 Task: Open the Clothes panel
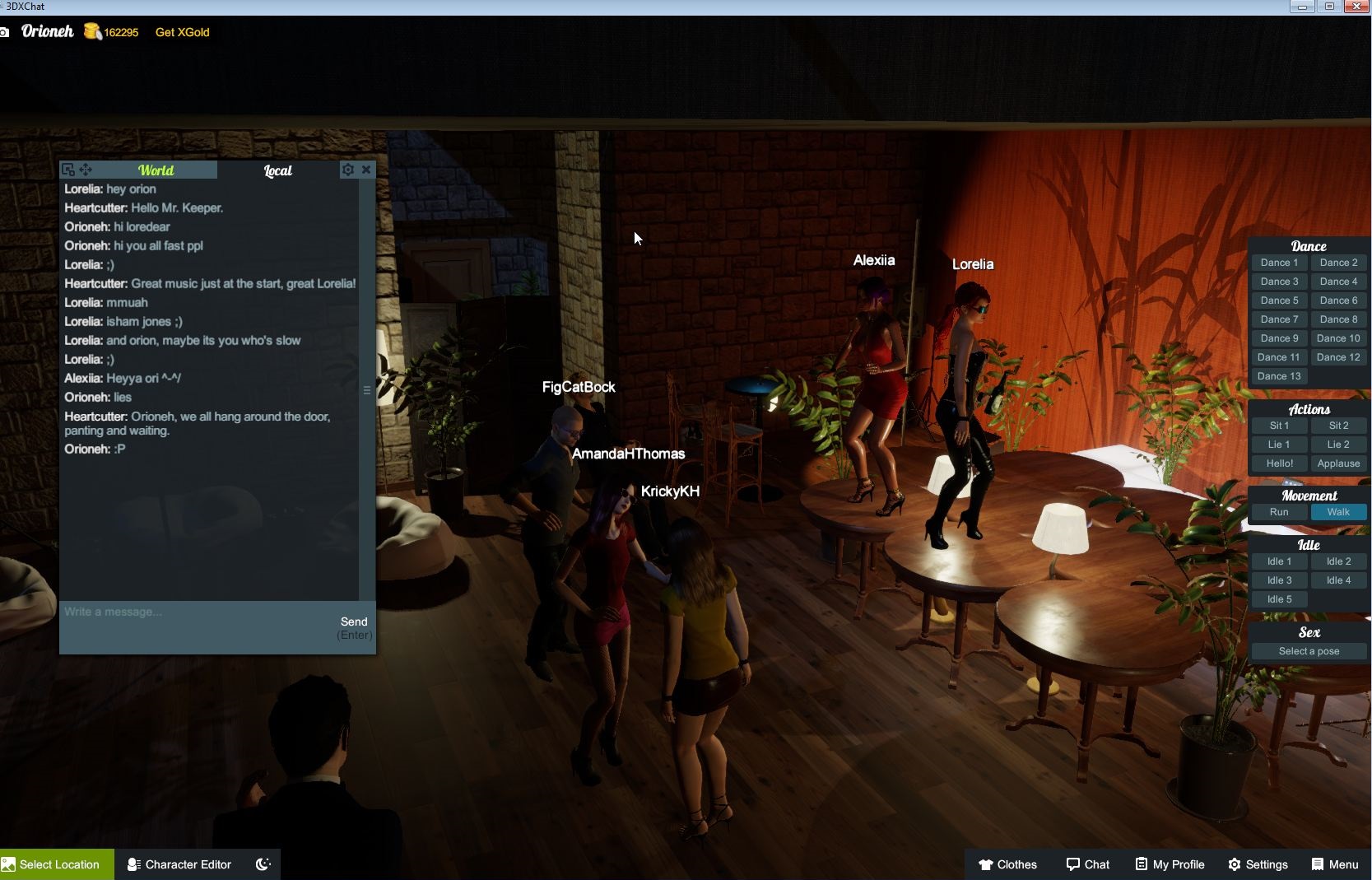[1007, 864]
